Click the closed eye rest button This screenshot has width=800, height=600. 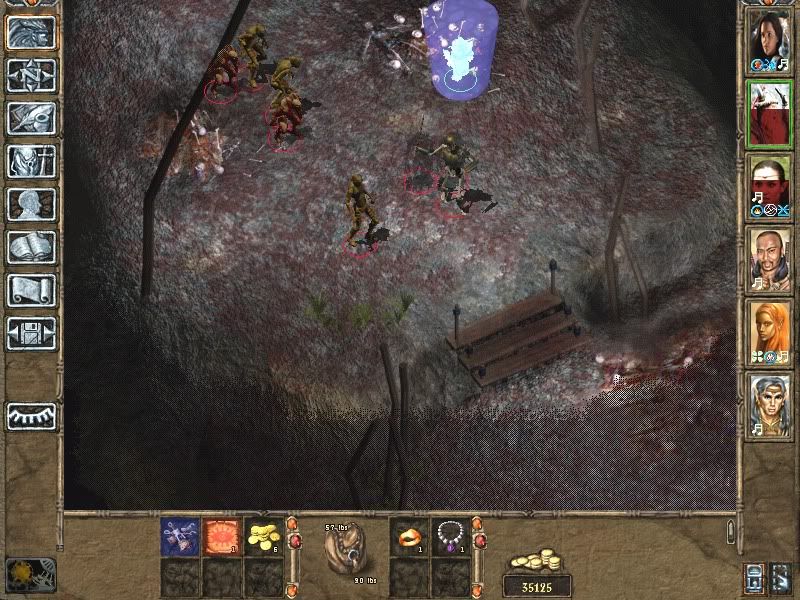[31, 415]
